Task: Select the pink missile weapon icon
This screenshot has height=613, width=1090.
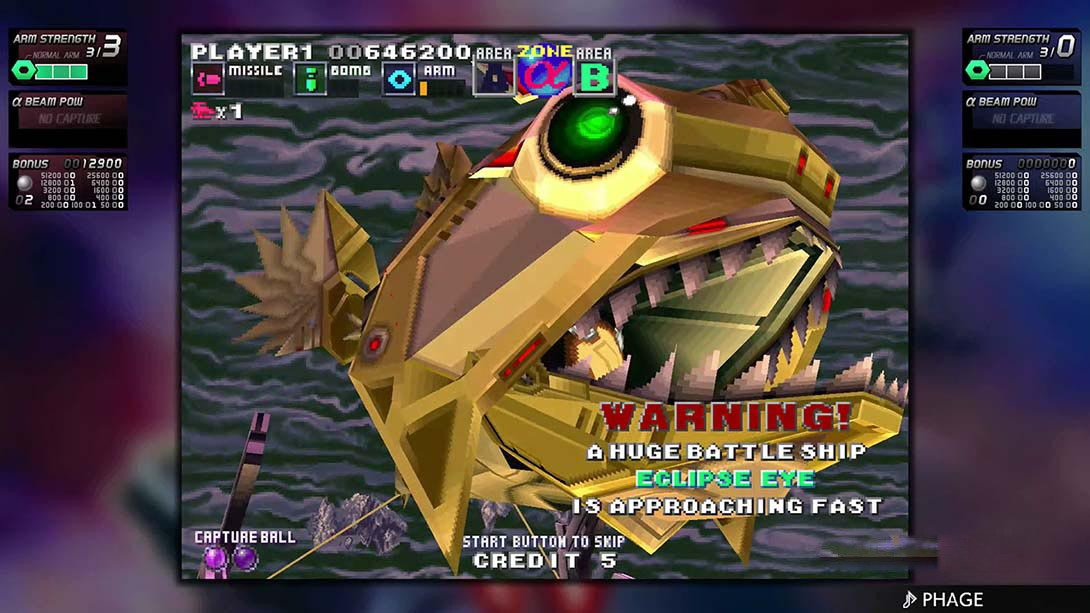Action: tap(209, 79)
